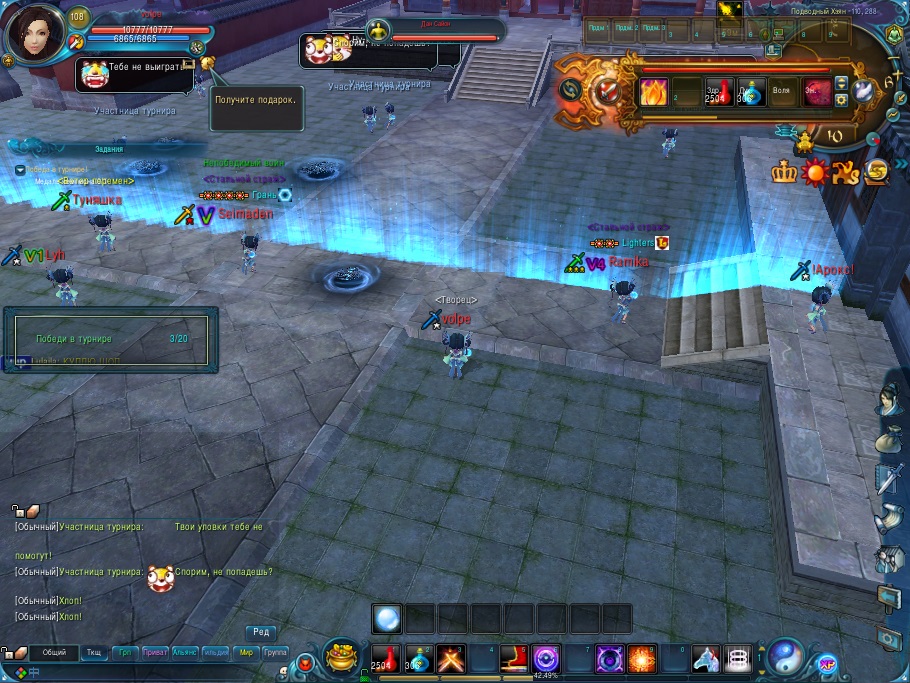
Task: Use the blue mana potion on hotbar
Action: (417, 658)
